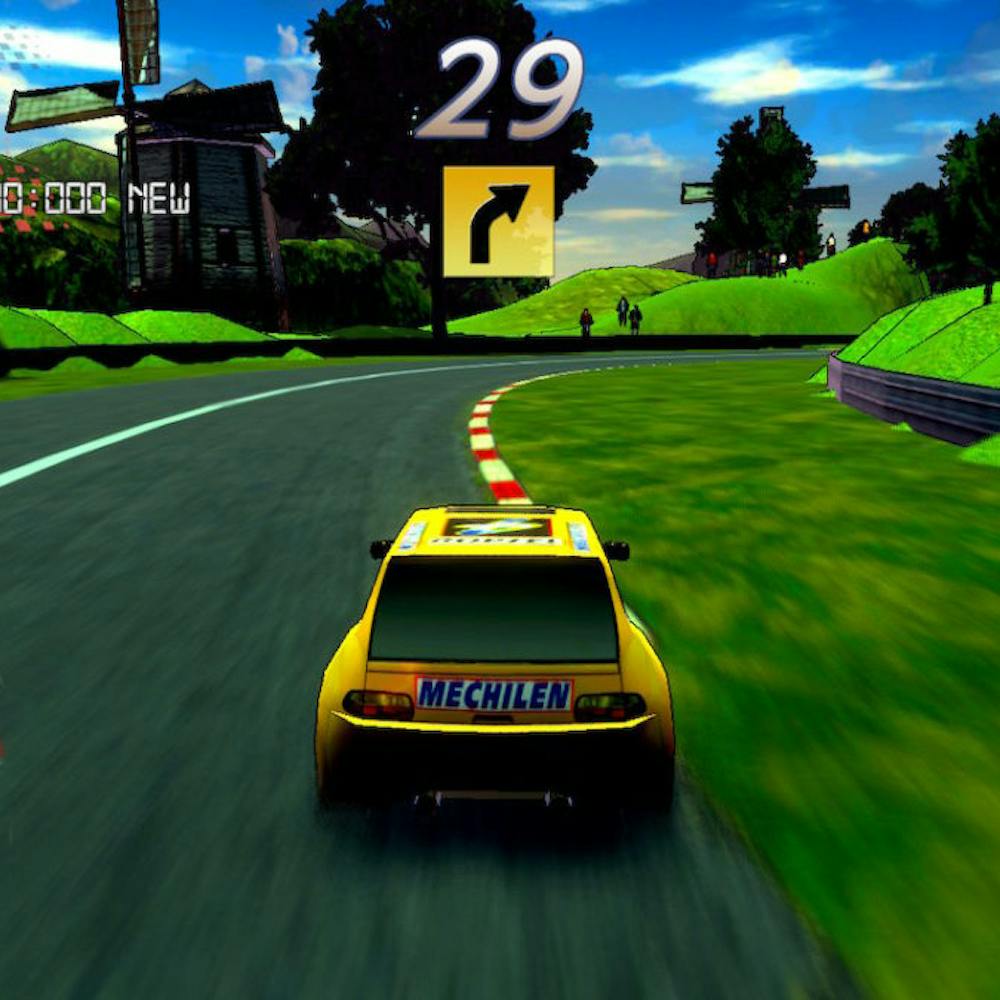Click the yellow right-turn arrow indicator
This screenshot has height=1000, width=1000.
(498, 221)
